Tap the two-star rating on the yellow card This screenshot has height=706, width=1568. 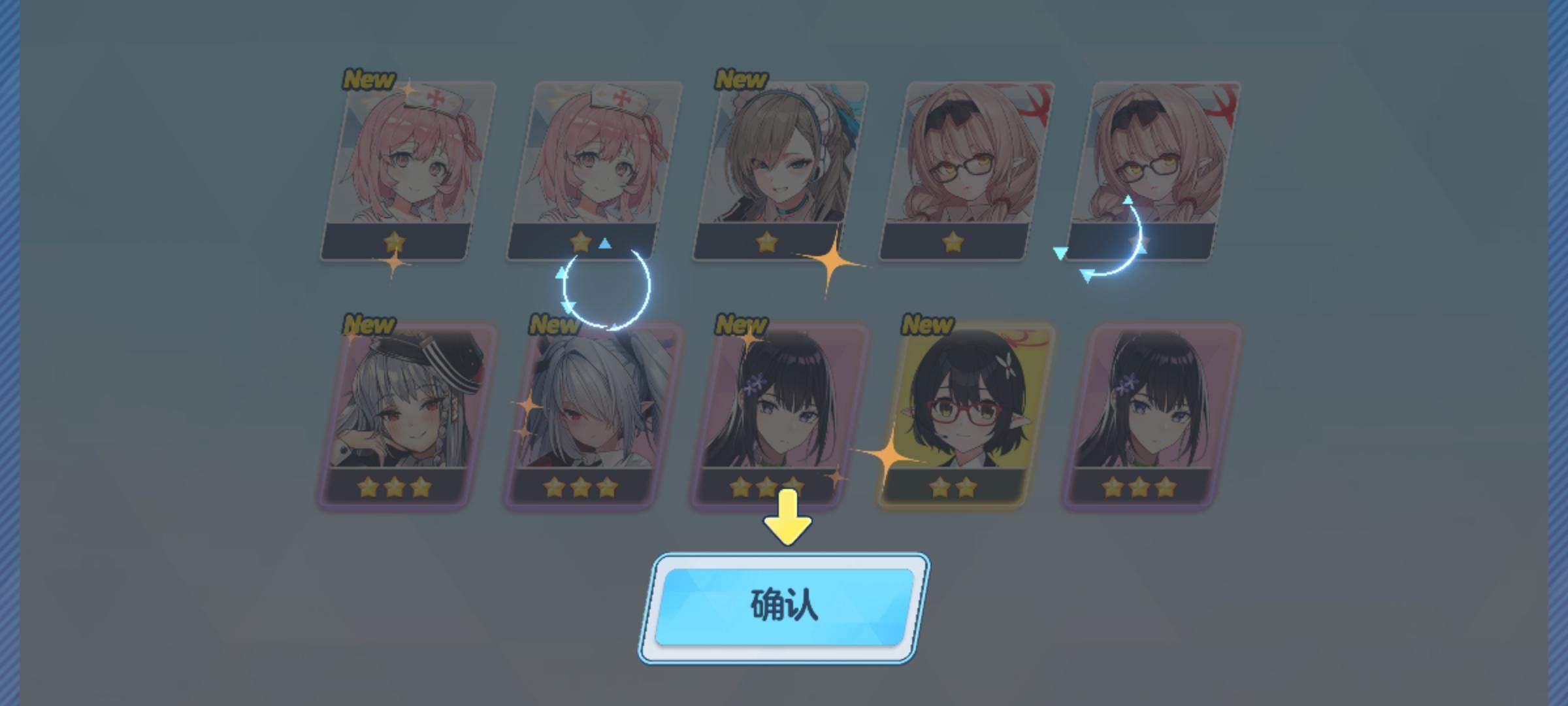(951, 487)
